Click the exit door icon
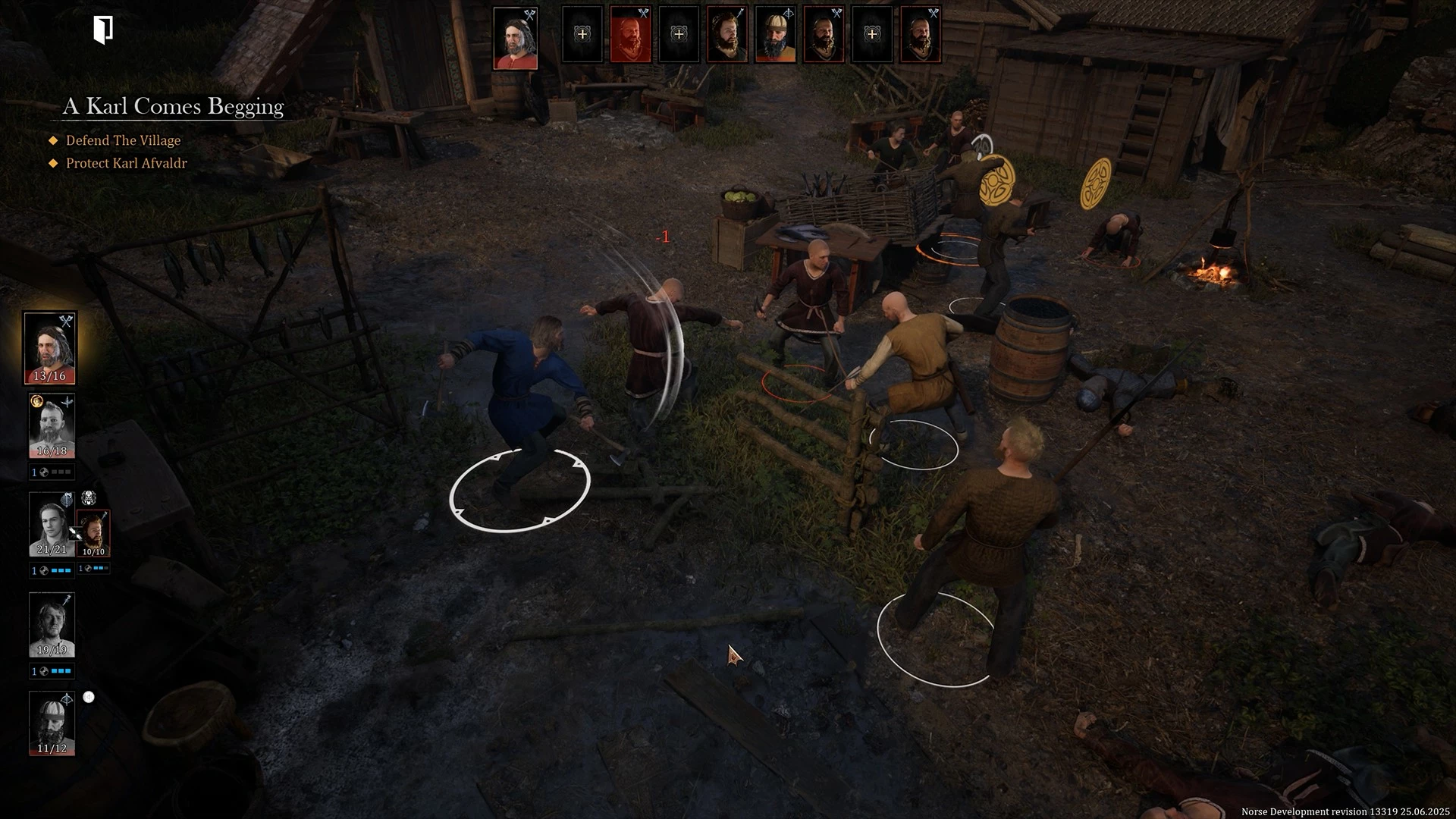This screenshot has height=819, width=1456. [103, 30]
